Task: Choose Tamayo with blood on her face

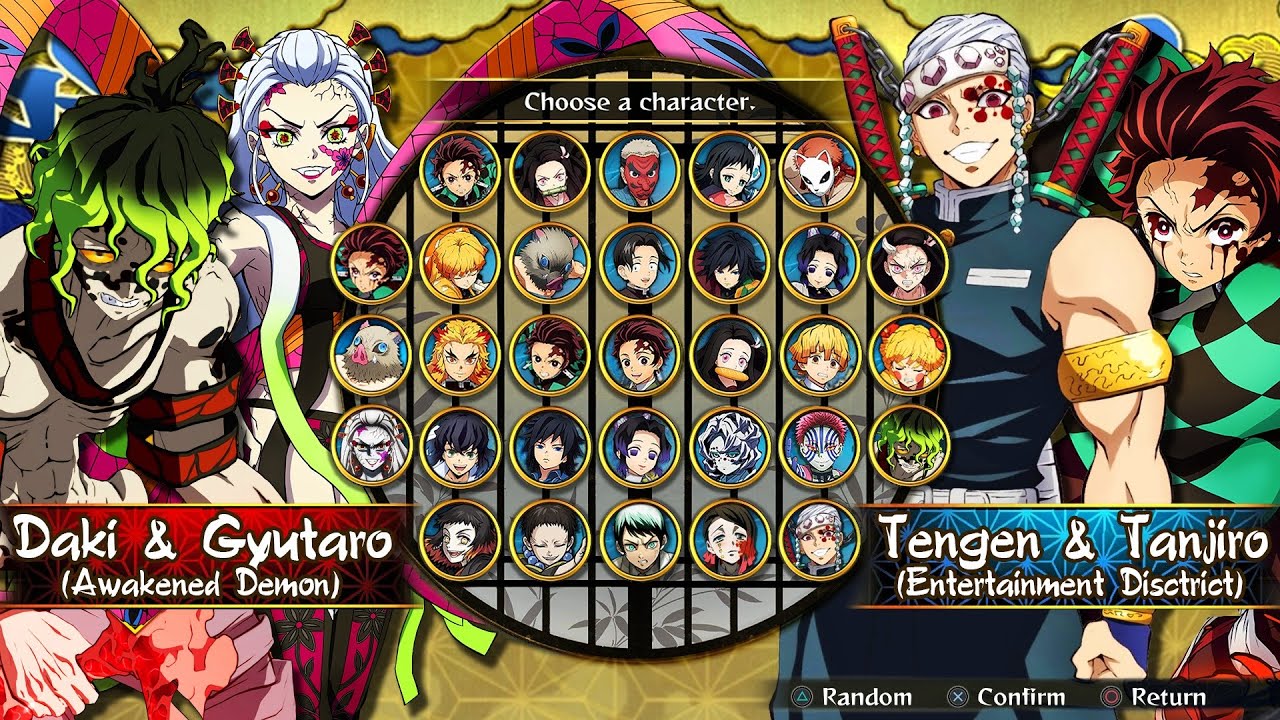Action: (x=729, y=539)
